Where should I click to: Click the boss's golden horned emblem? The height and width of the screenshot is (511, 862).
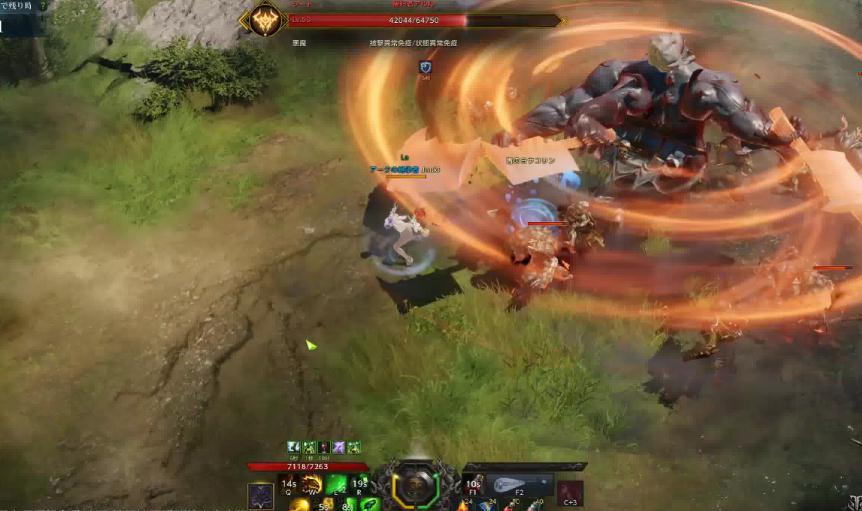(x=266, y=19)
